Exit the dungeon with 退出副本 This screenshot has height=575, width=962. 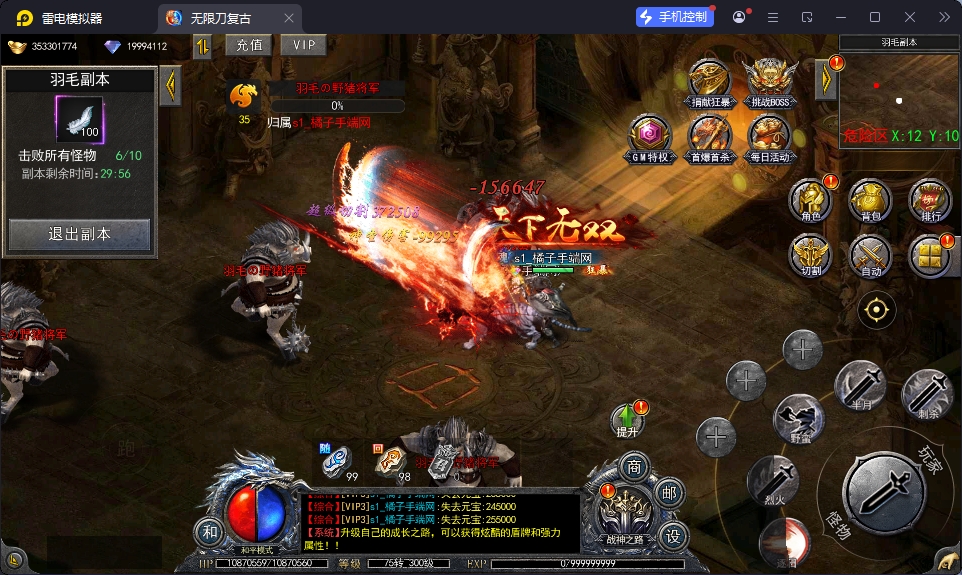80,235
